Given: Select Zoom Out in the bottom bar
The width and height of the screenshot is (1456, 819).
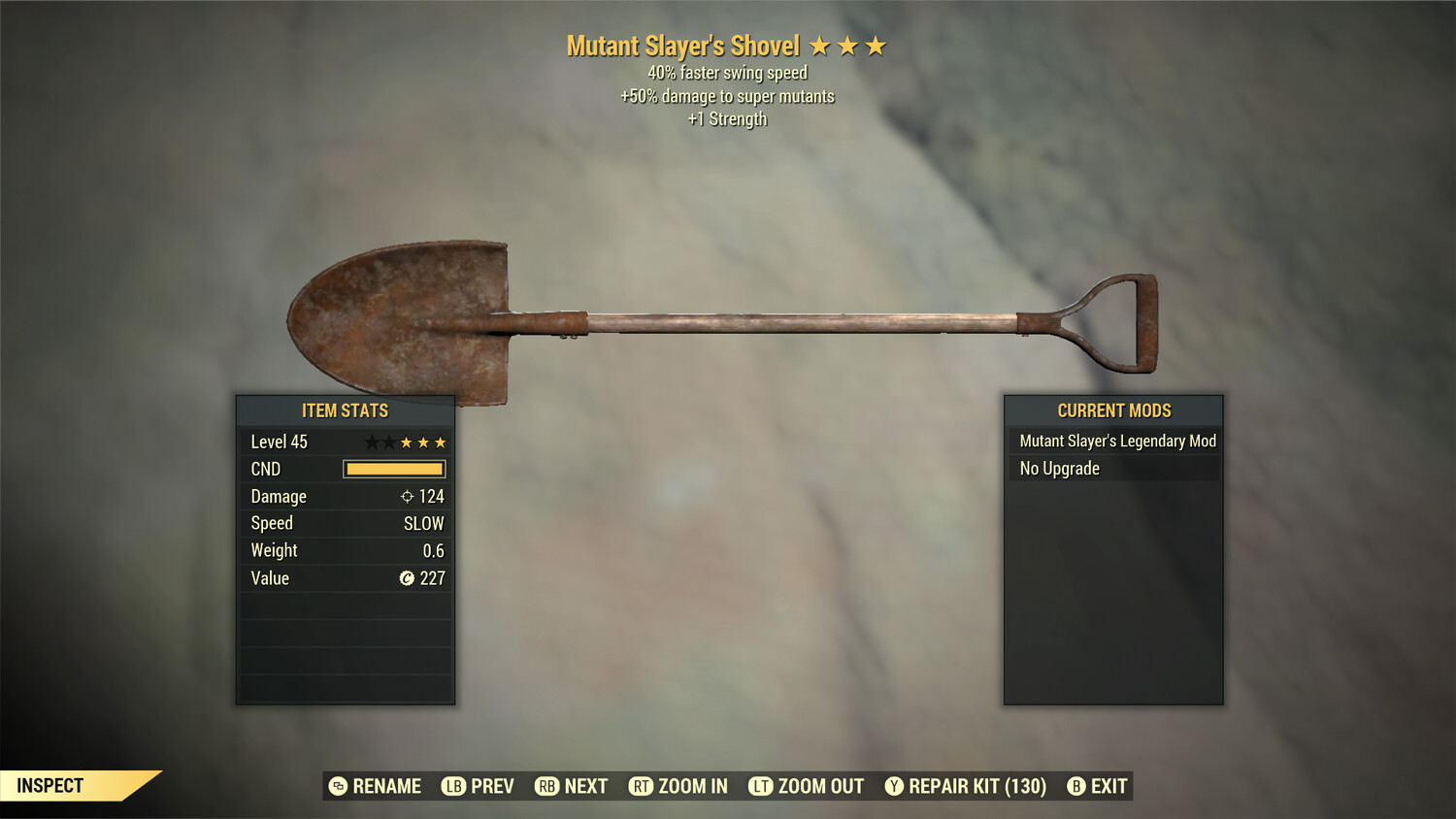Looking at the screenshot, I should click(806, 786).
